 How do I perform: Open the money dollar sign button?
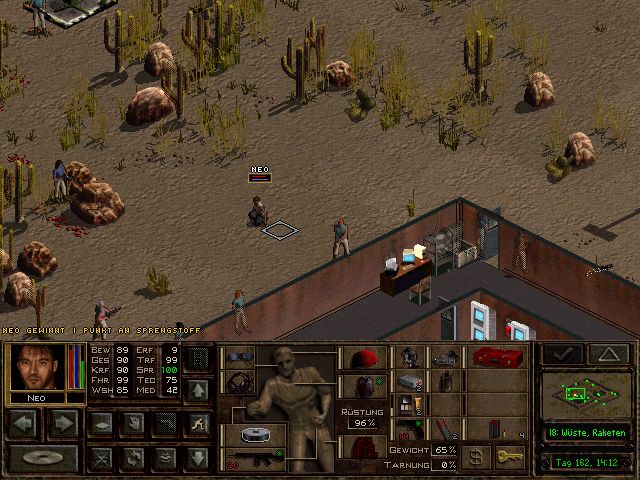coord(476,458)
